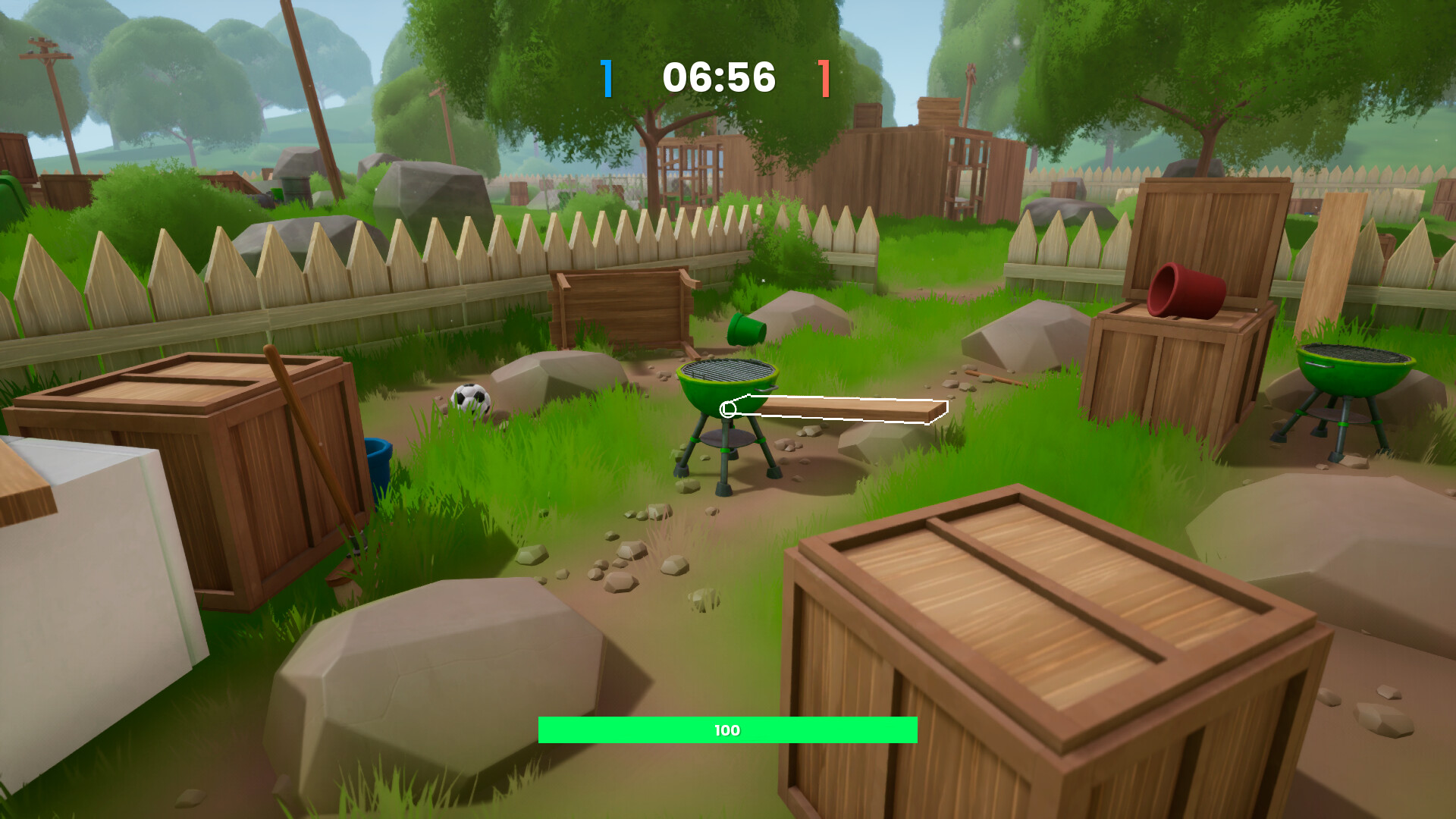Click the health bar showing 100
The height and width of the screenshot is (819, 1456).
point(725,730)
